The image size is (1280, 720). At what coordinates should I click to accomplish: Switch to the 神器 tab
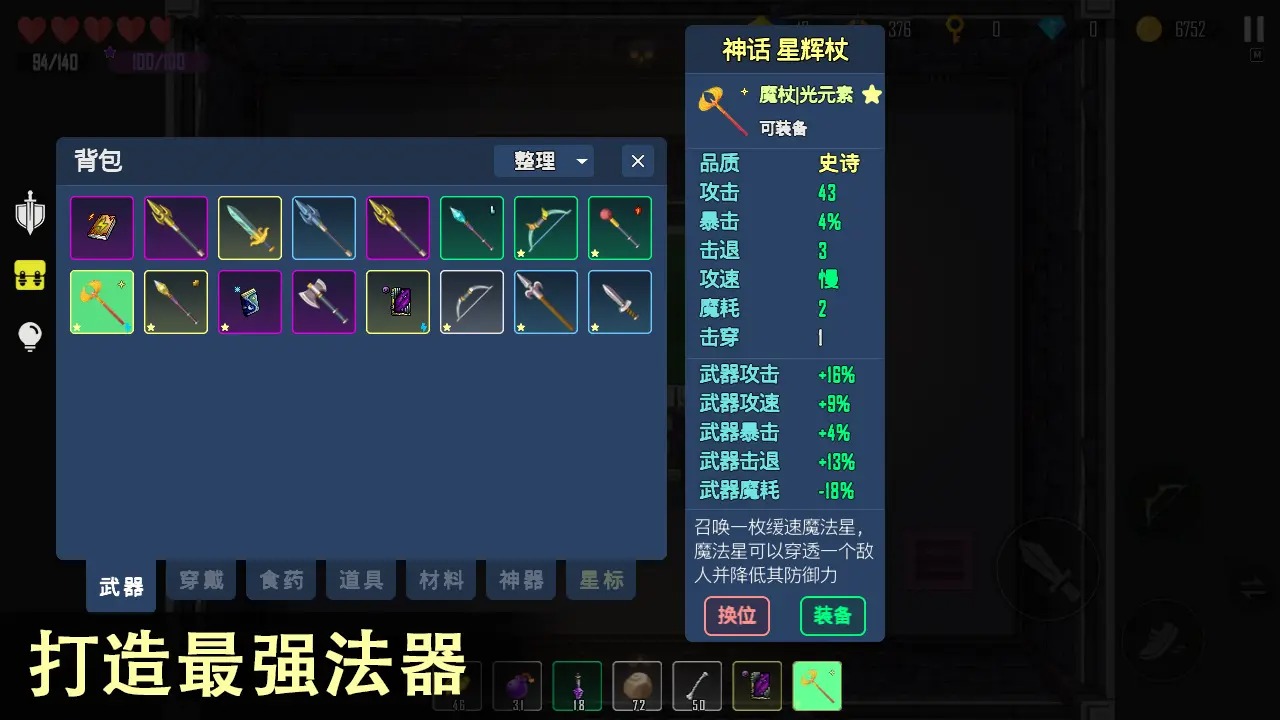click(520, 580)
